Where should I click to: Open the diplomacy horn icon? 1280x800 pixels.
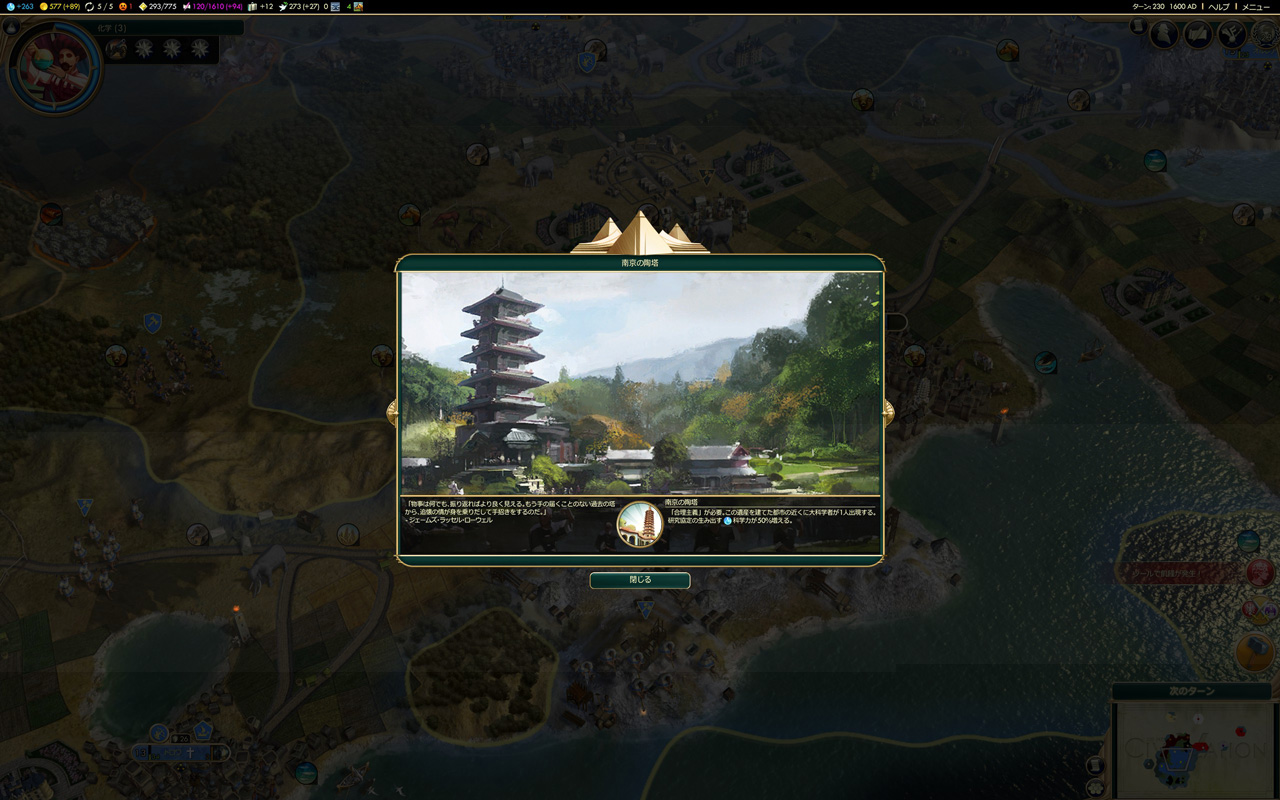[x=1232, y=35]
